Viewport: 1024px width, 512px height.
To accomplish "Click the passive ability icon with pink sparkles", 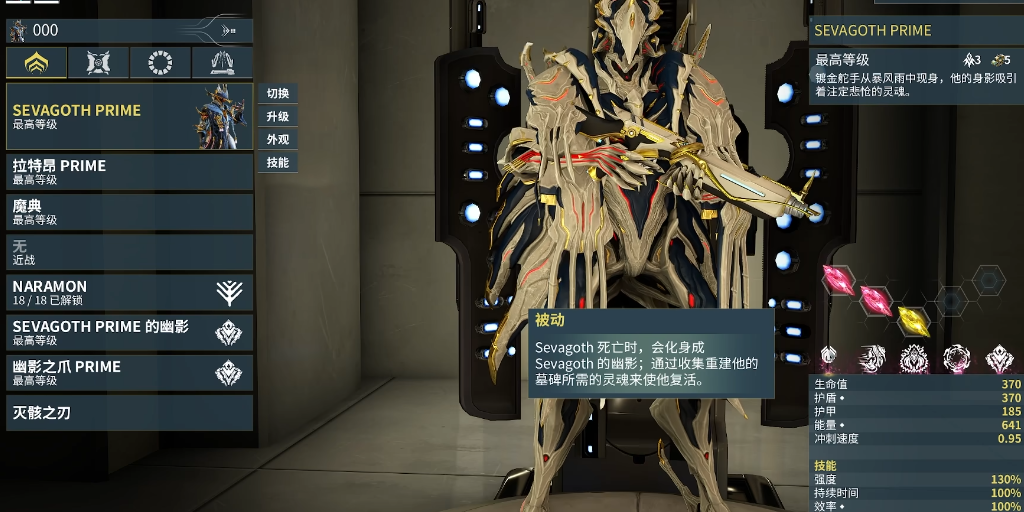I will point(828,356).
